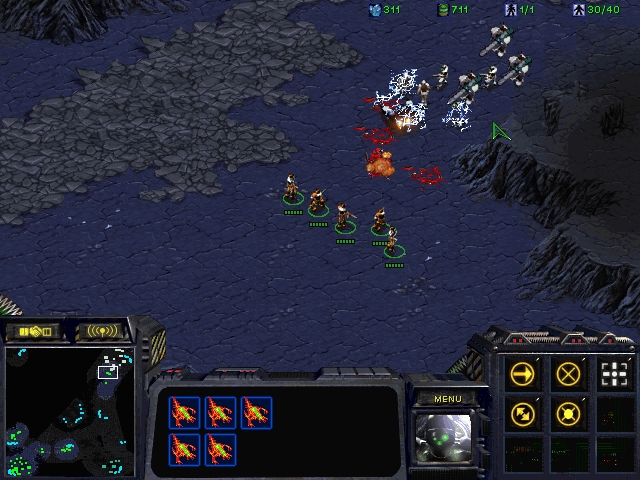This screenshot has height=480, width=640.
Task: Open the message broadcast button
Action: point(103,330)
